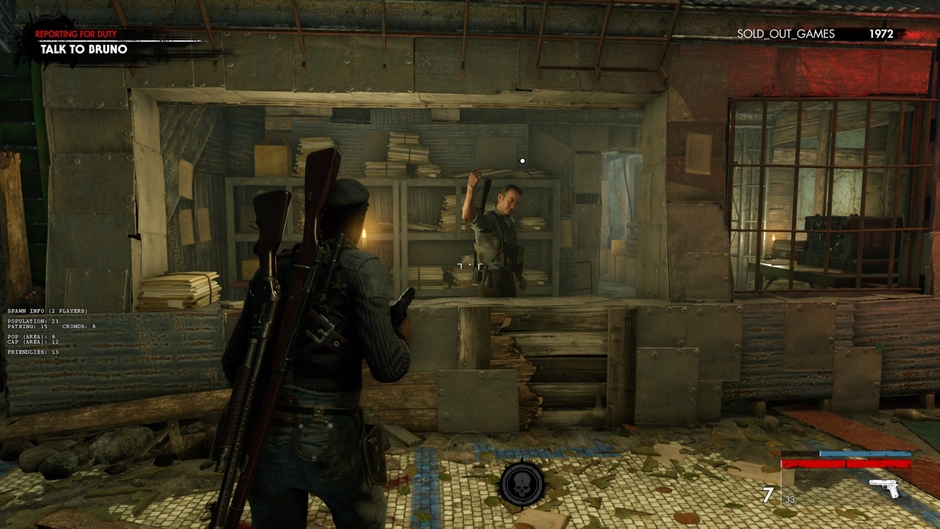Click the SOLD_OUT_GAMES player name tag

[x=785, y=34]
